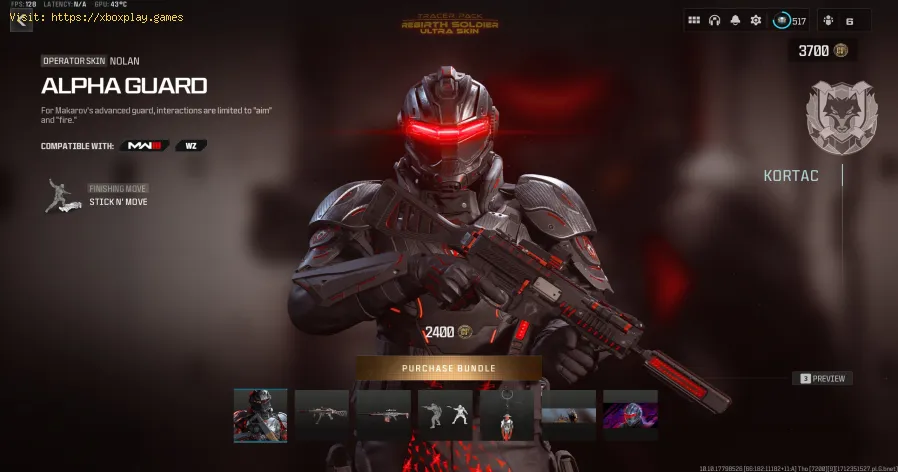View the unscoped rifle blueprint thumbnail
Screen dimensions: 898x472
coord(321,415)
